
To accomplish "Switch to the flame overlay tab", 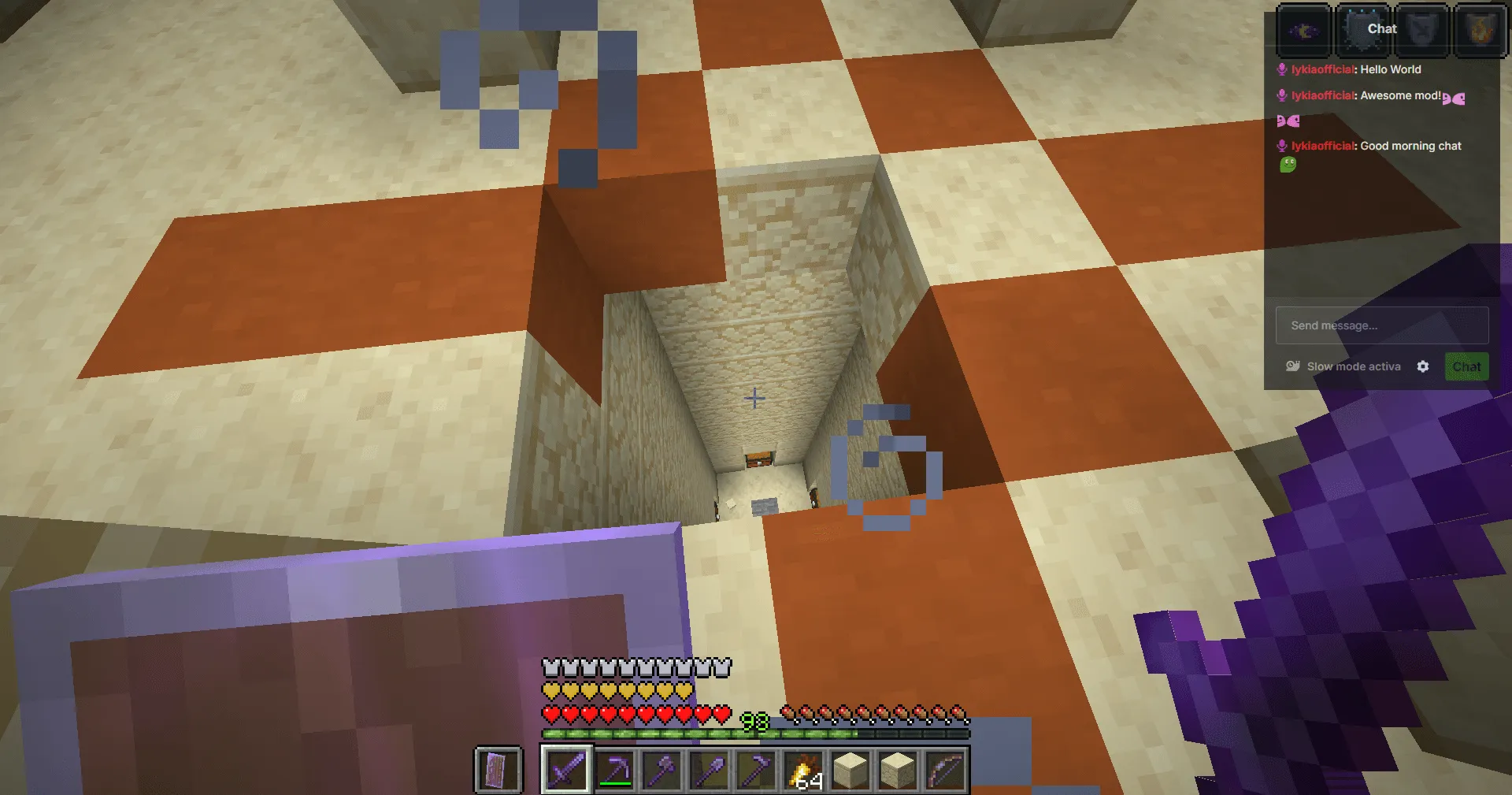I will click(1480, 30).
